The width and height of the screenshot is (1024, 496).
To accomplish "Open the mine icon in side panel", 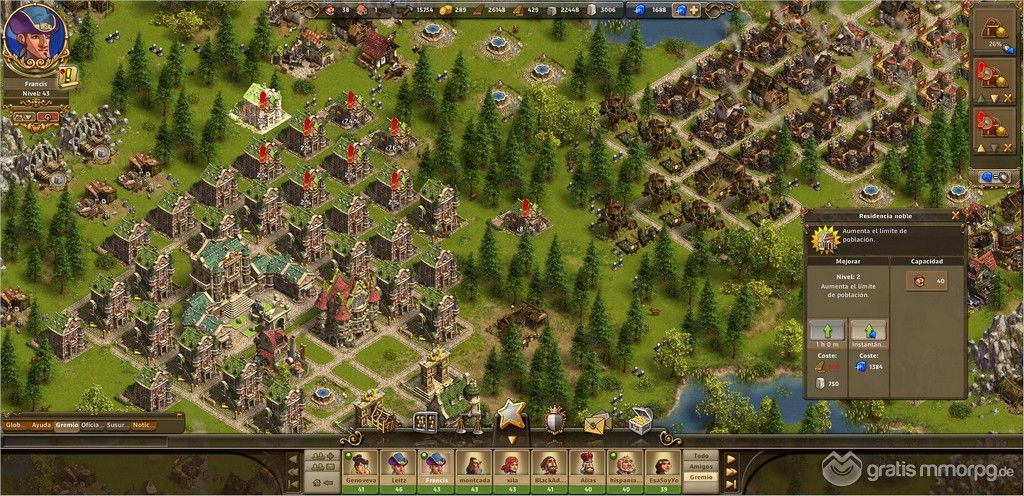I will (x=994, y=30).
